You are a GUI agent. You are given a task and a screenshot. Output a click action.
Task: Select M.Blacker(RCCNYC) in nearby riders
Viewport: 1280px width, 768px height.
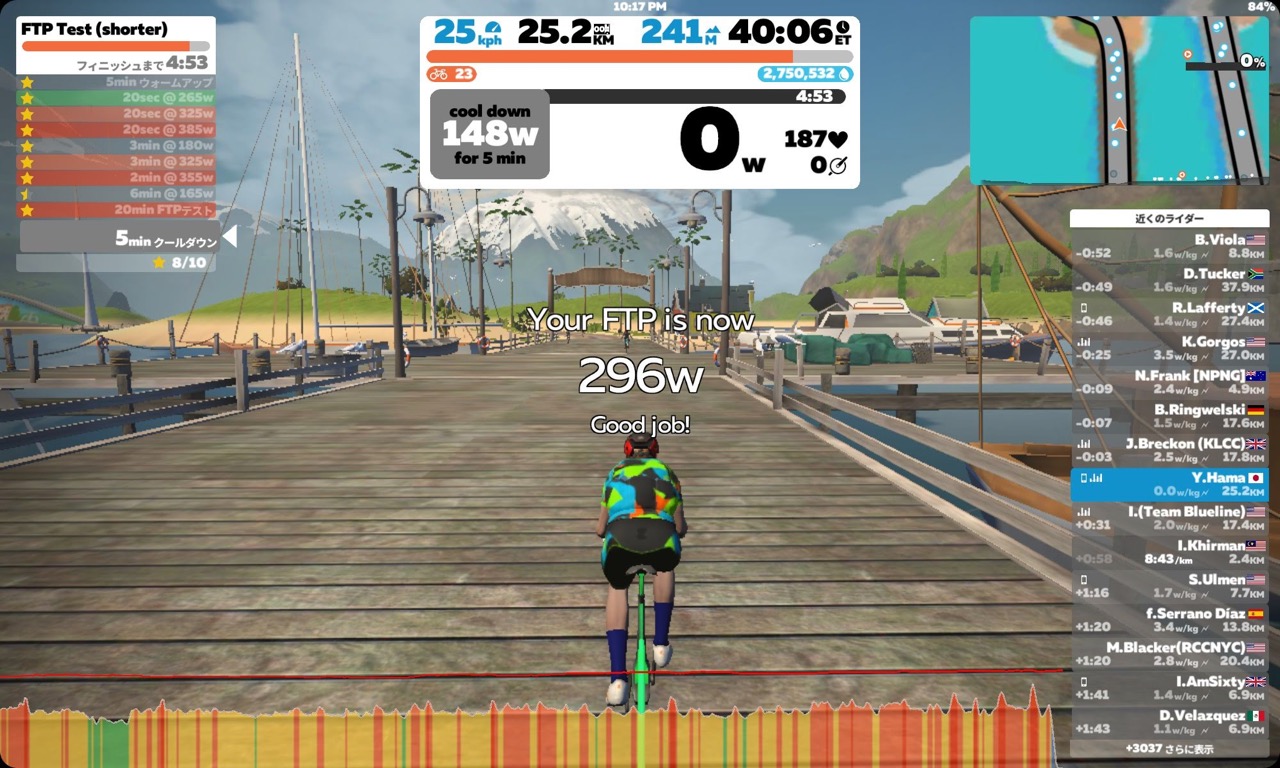pos(1169,654)
